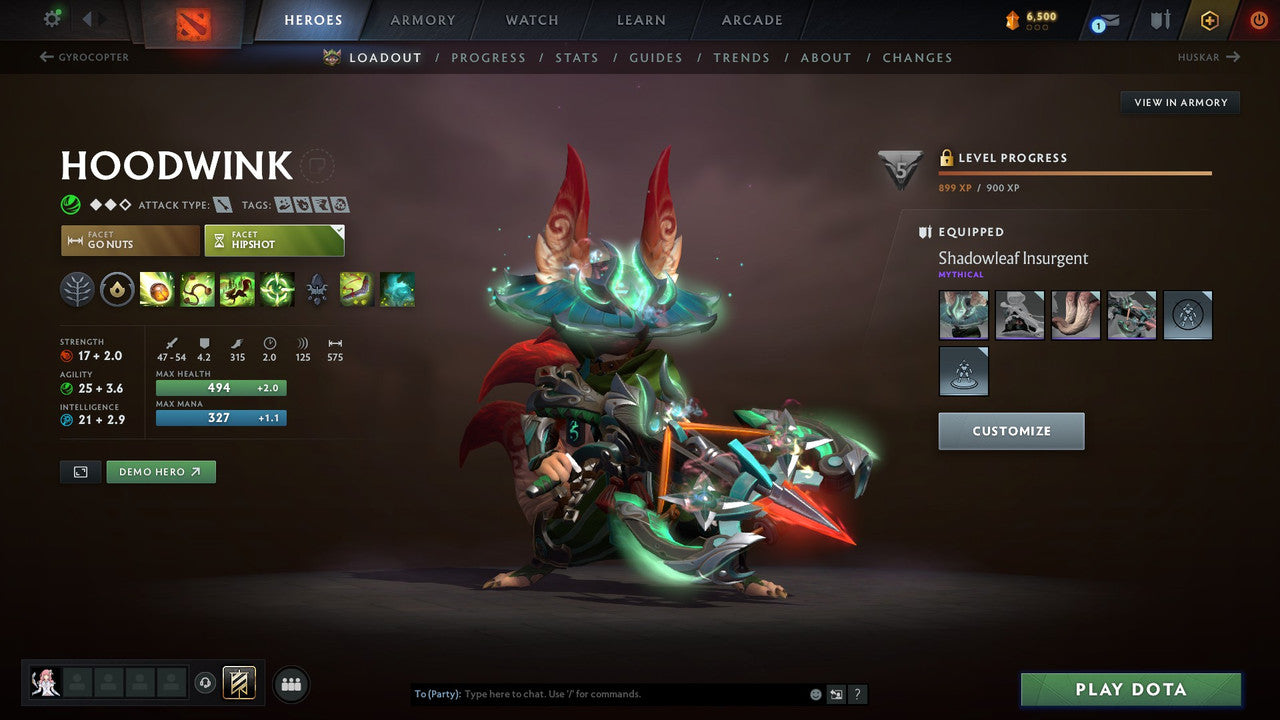Click the VIEW IN ARMORY button
The height and width of the screenshot is (720, 1280).
point(1179,102)
